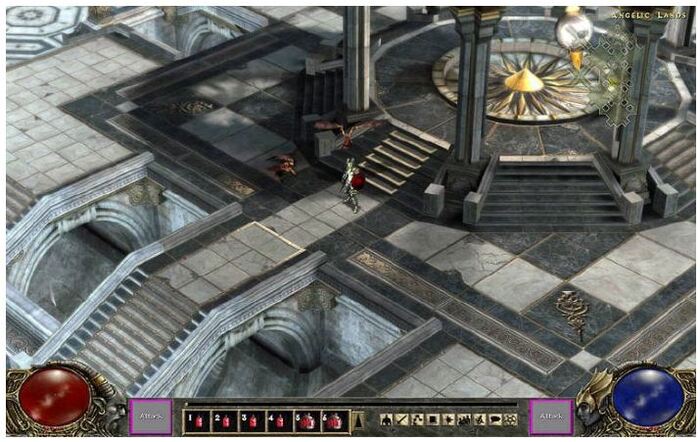The width and height of the screenshot is (700, 442).
Task: Open chat with the speech bubble icon
Action: (x=495, y=419)
